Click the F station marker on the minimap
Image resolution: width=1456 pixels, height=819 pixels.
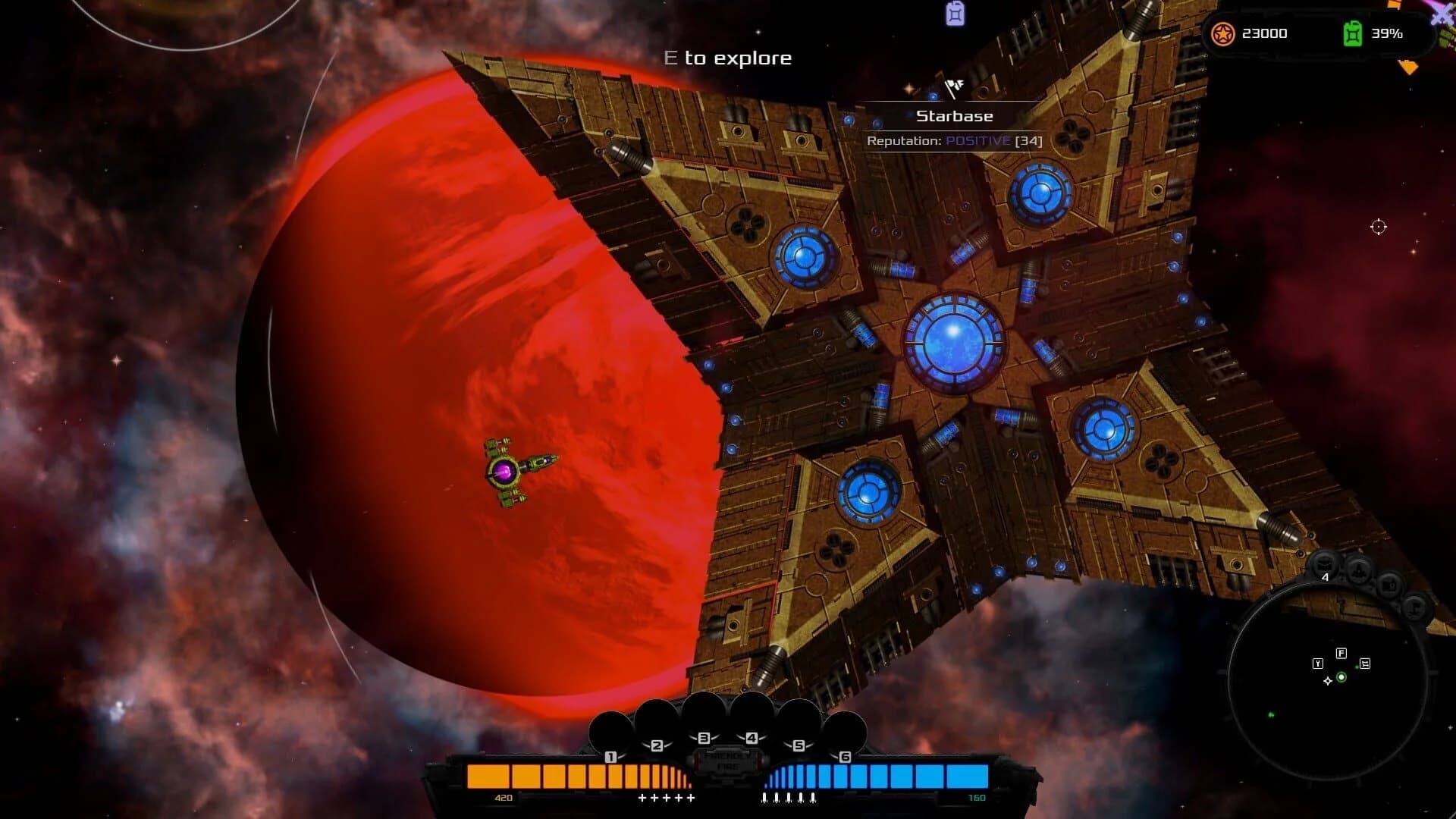tap(1341, 653)
